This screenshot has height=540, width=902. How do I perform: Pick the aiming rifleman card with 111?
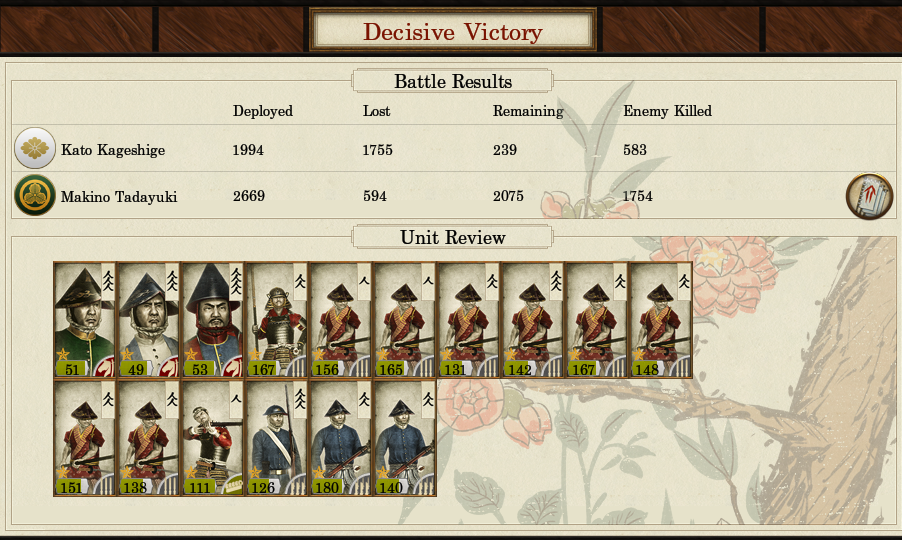click(212, 439)
